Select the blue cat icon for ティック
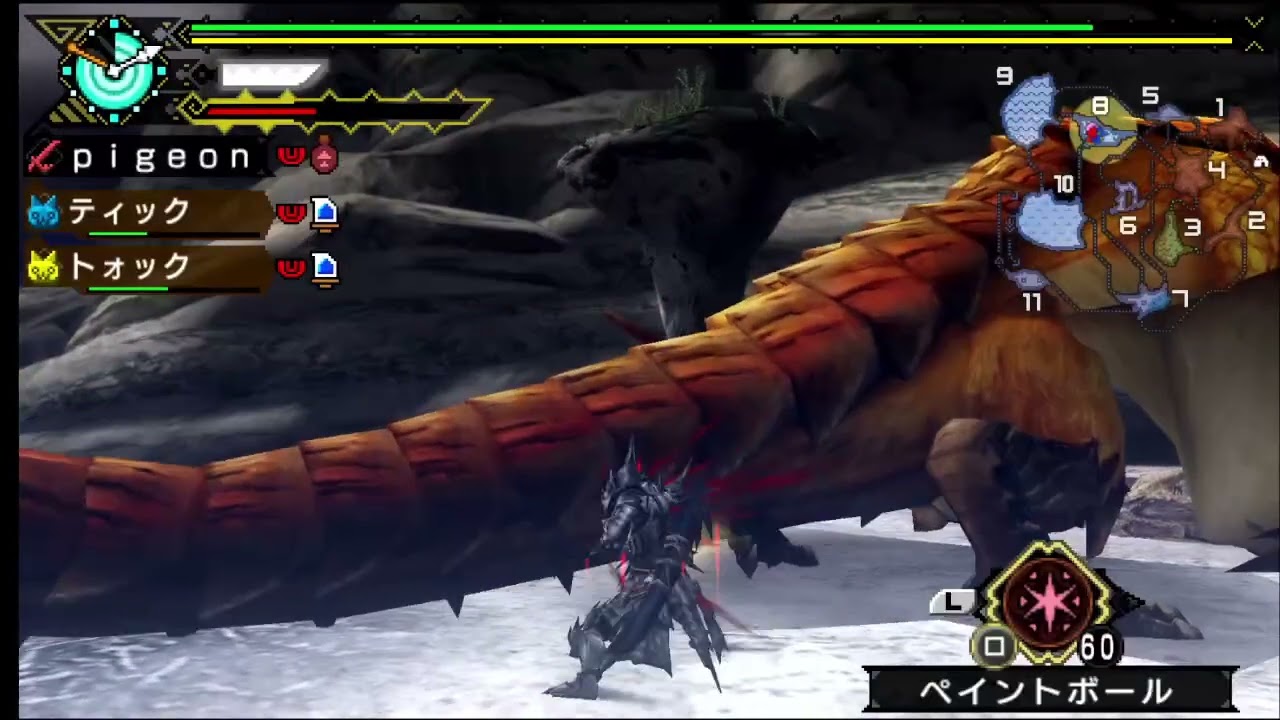The height and width of the screenshot is (720, 1280). tap(42, 212)
